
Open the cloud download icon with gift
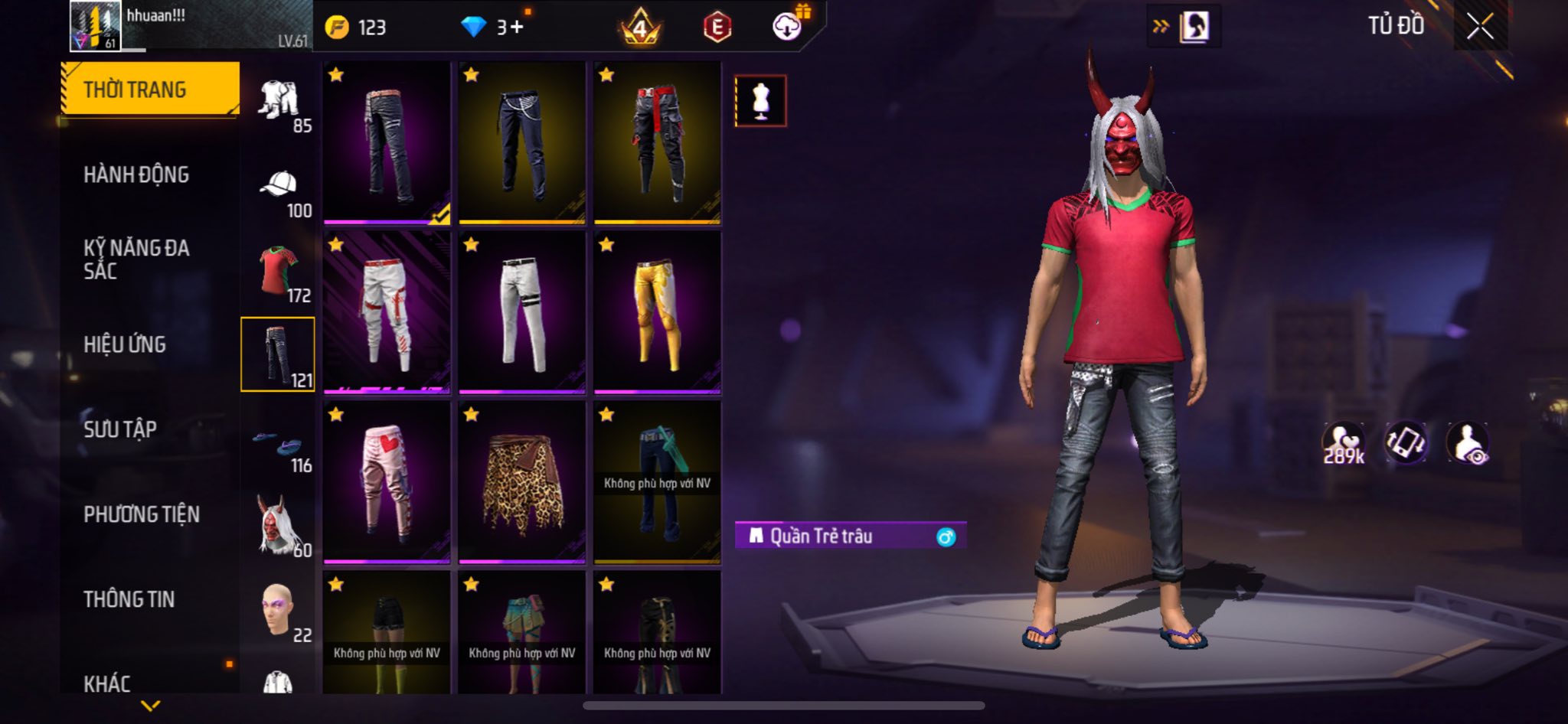point(788,27)
